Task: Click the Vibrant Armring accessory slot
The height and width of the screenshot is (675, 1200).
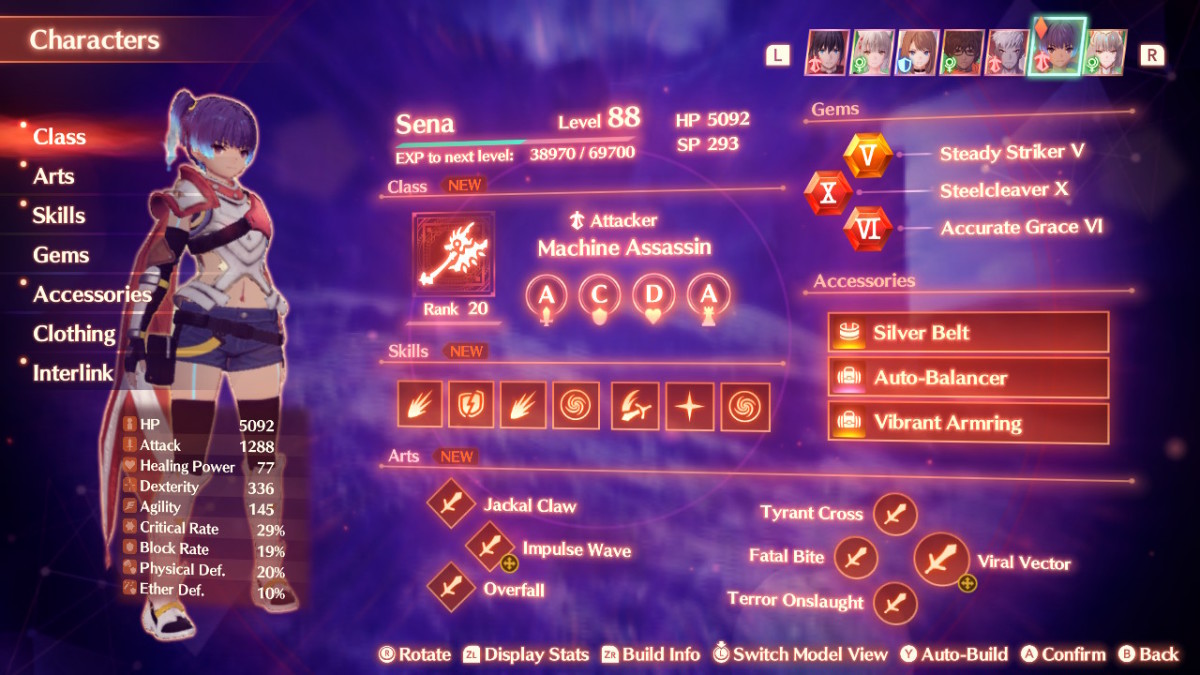Action: coord(968,423)
